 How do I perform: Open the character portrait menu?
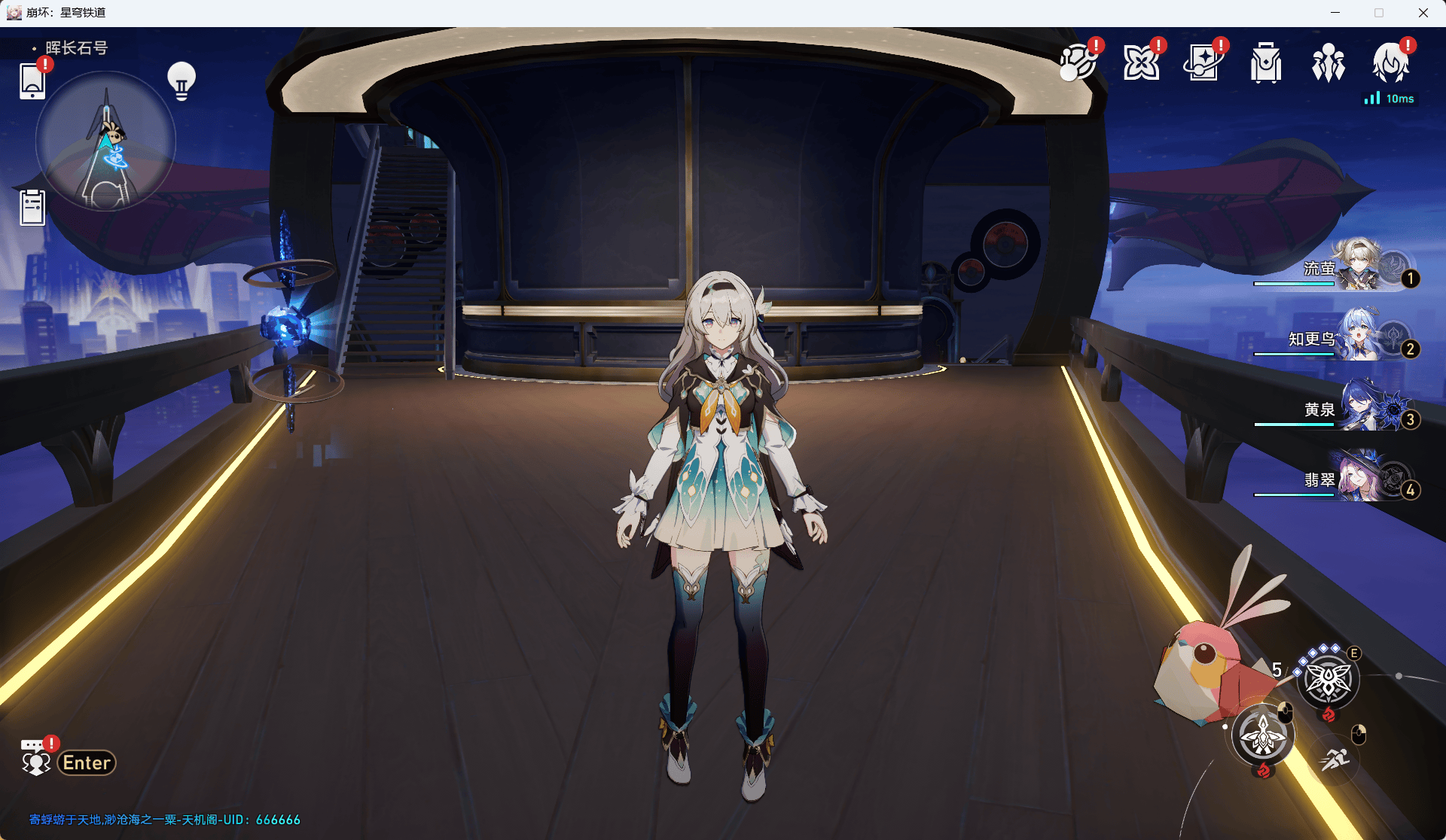(x=1390, y=63)
